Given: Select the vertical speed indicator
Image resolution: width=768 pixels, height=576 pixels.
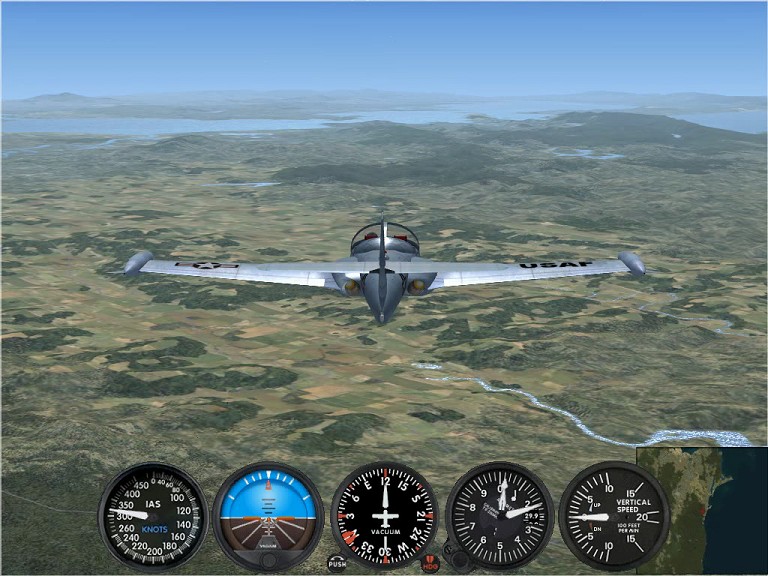Looking at the screenshot, I should [x=612, y=515].
